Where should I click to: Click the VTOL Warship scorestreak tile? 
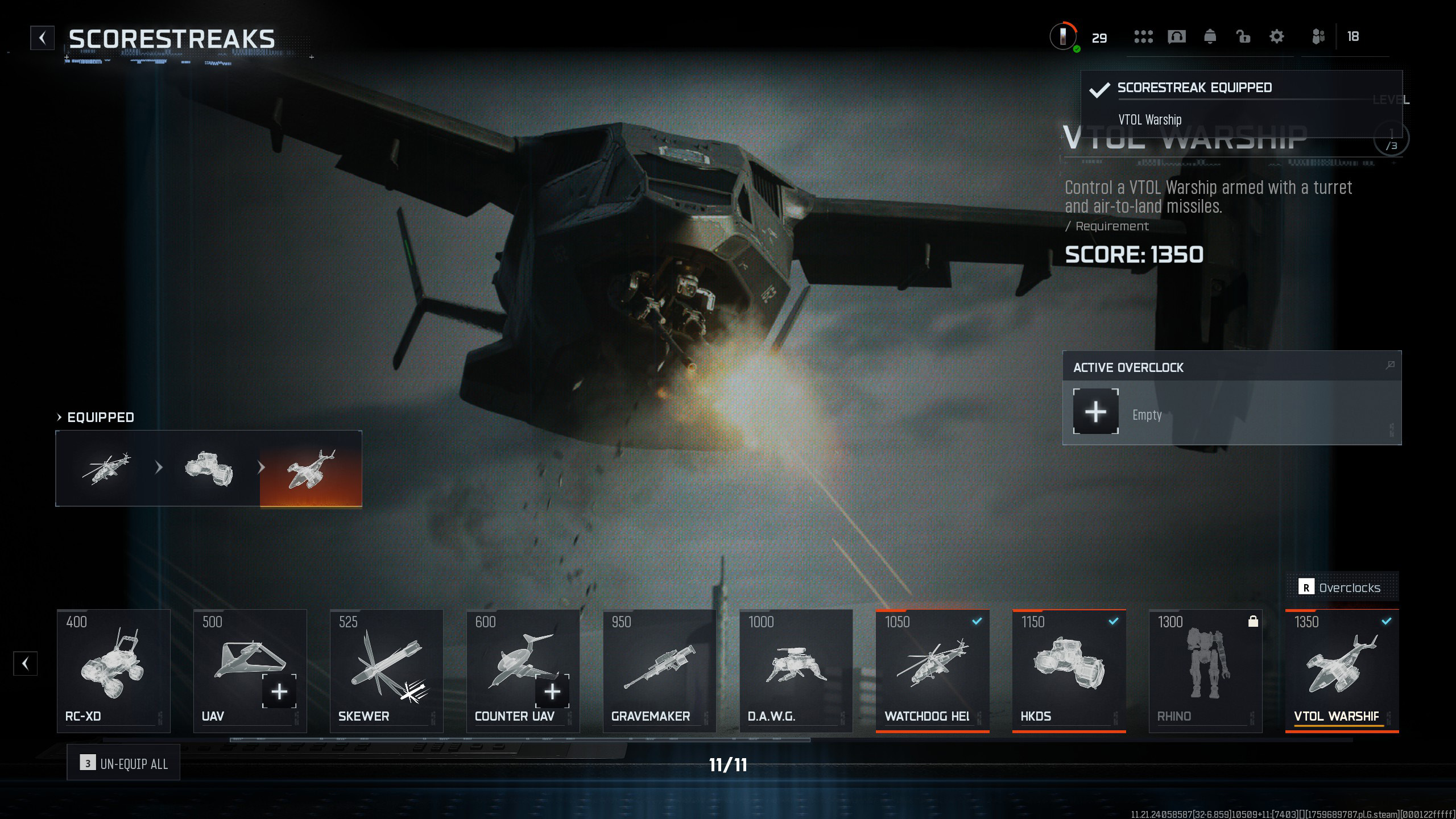(x=1342, y=671)
